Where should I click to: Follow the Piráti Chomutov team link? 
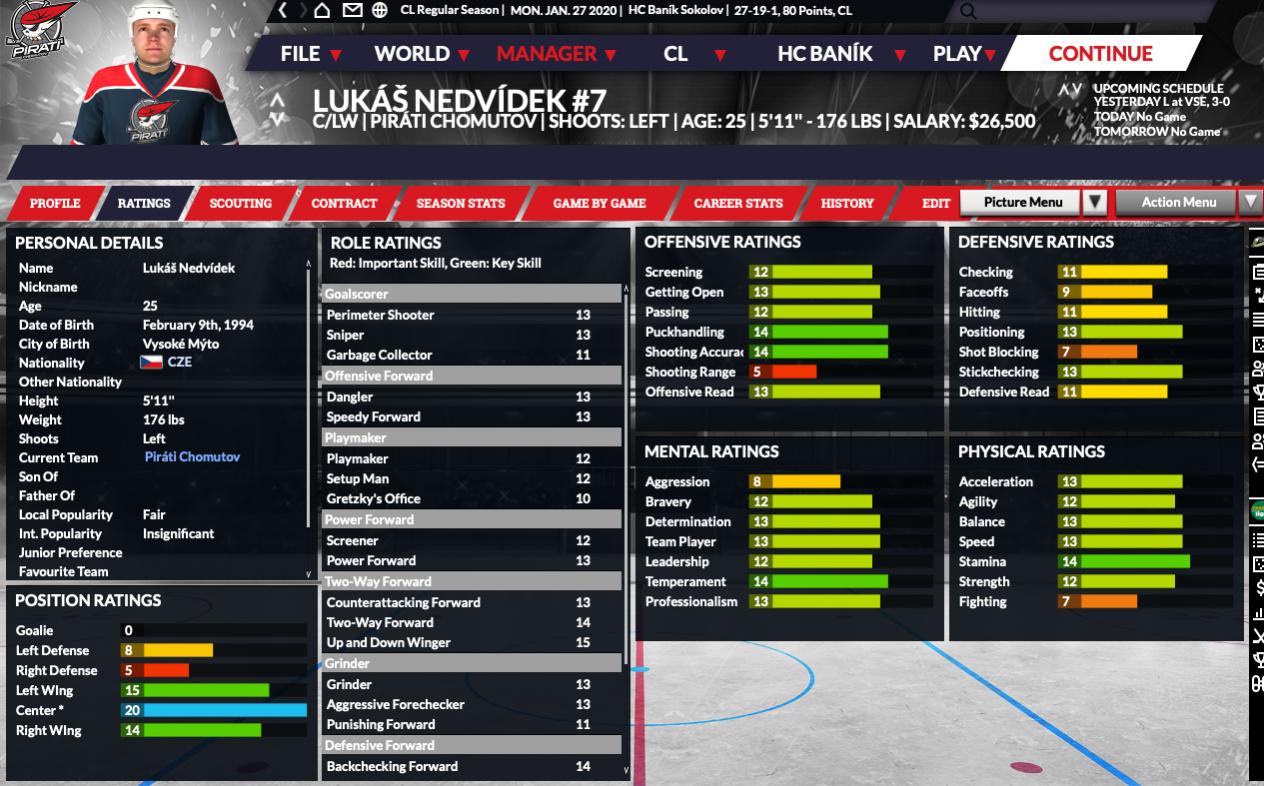[x=192, y=457]
